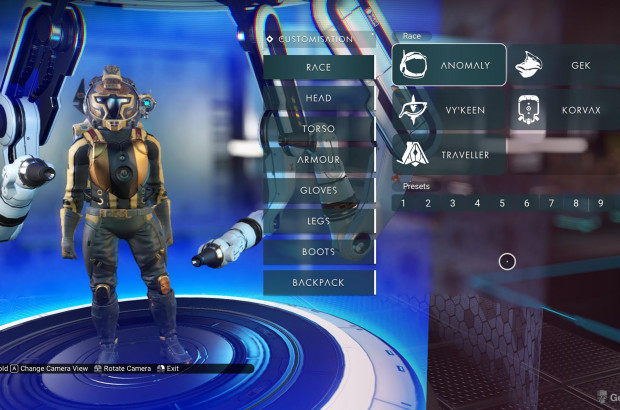620x410 pixels.
Task: Open the Boots customisation options
Action: coord(319,252)
